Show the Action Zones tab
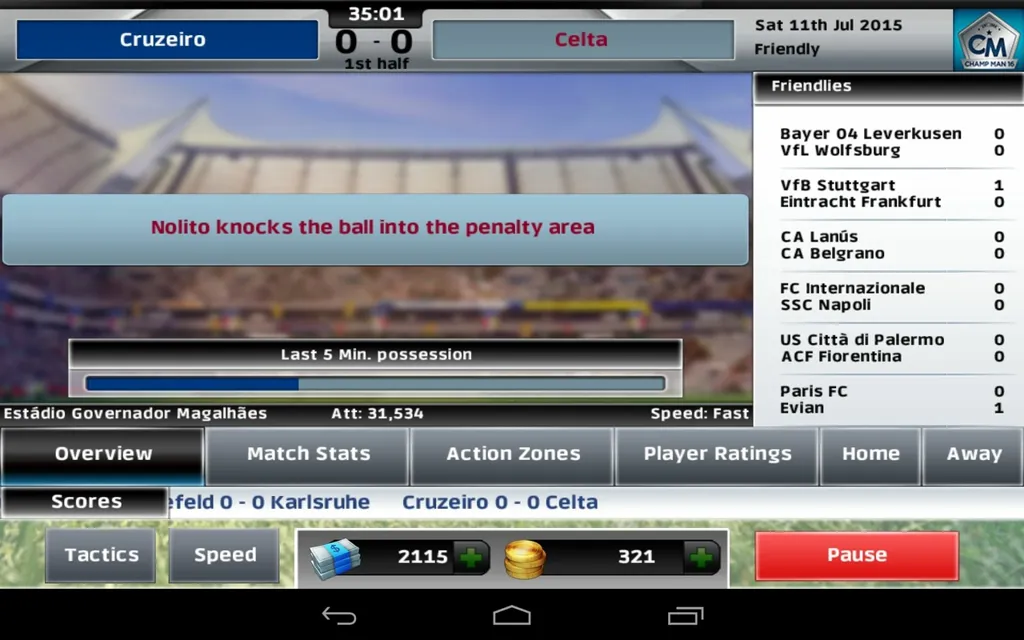 (513, 455)
